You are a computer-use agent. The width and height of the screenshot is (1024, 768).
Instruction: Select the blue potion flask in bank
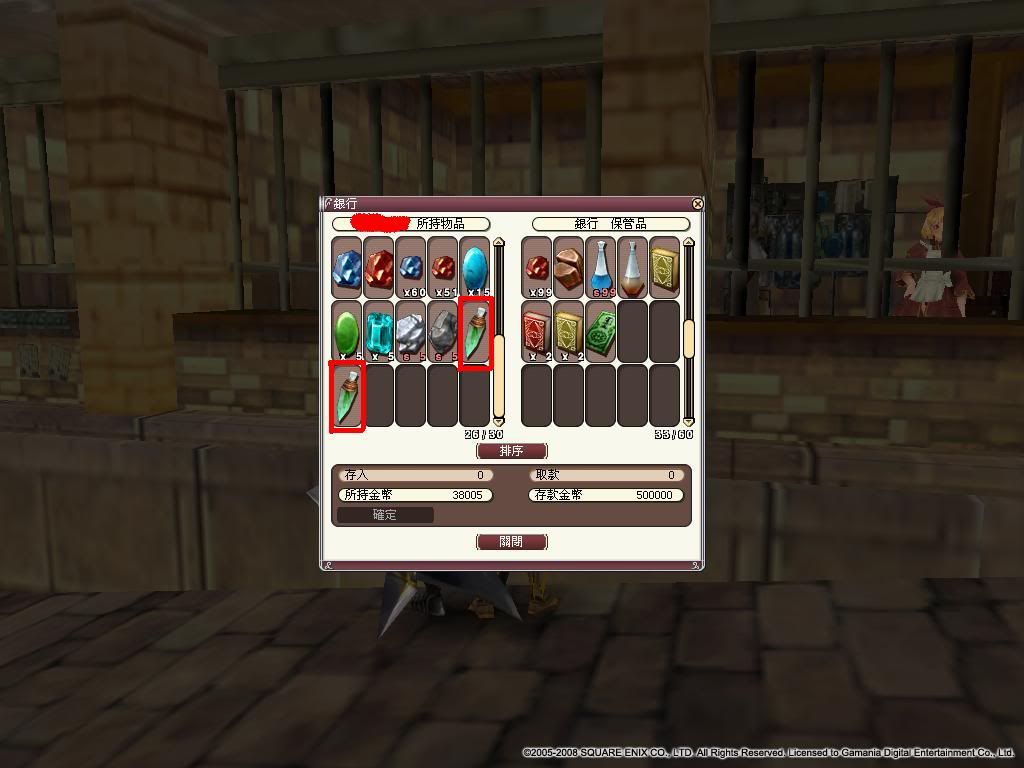click(602, 267)
